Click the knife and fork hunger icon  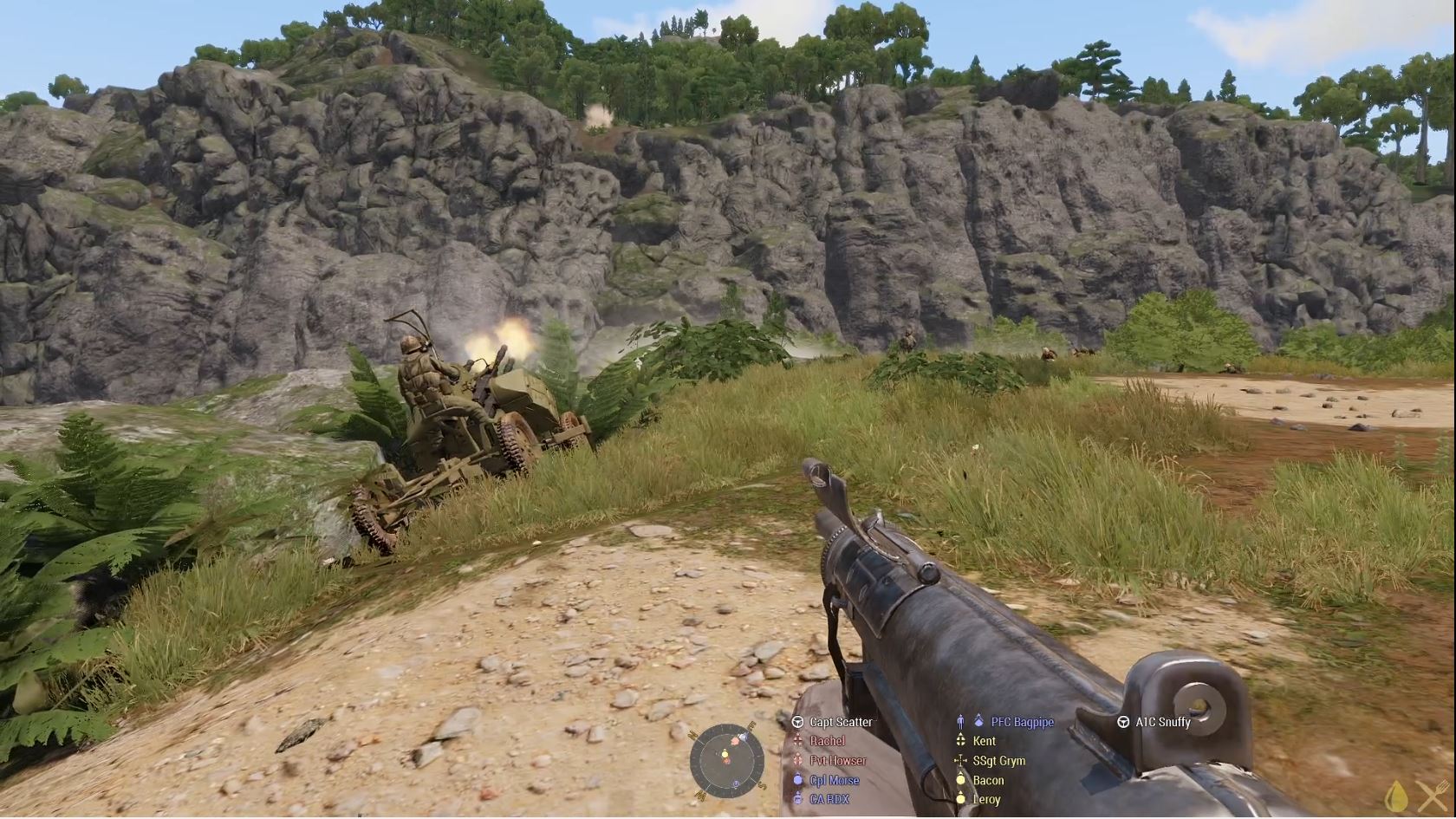(x=1432, y=796)
